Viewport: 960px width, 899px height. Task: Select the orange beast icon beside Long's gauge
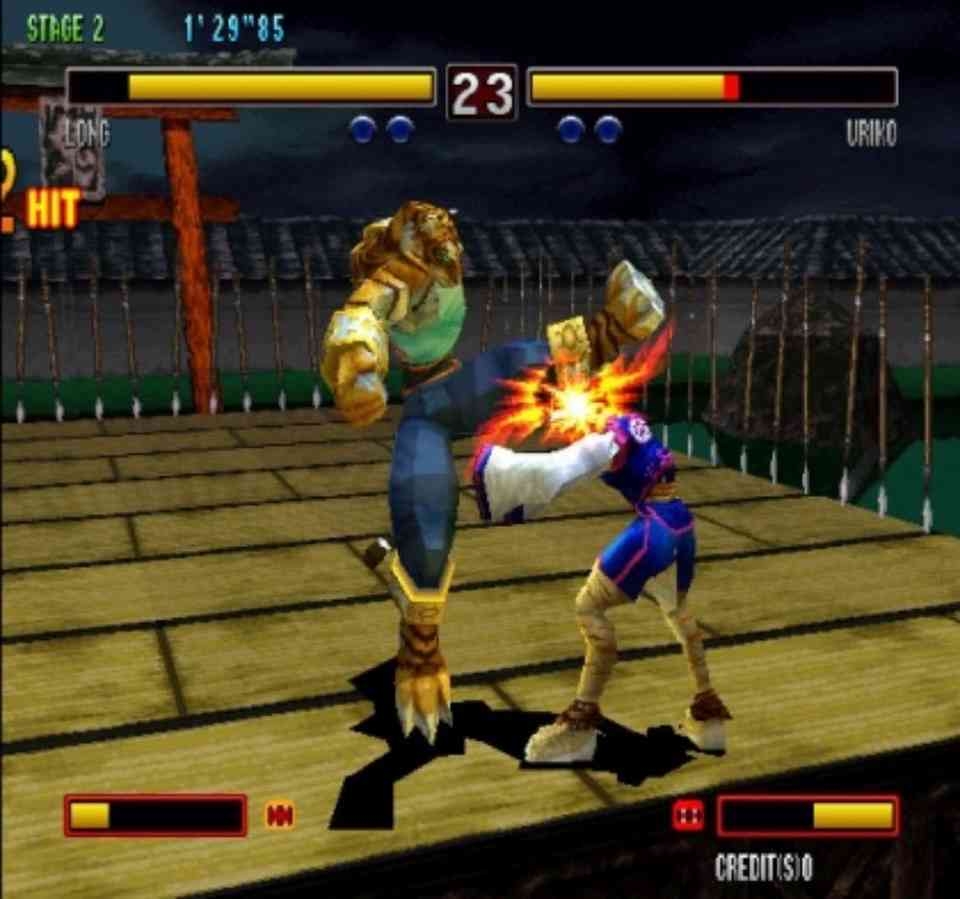click(279, 816)
